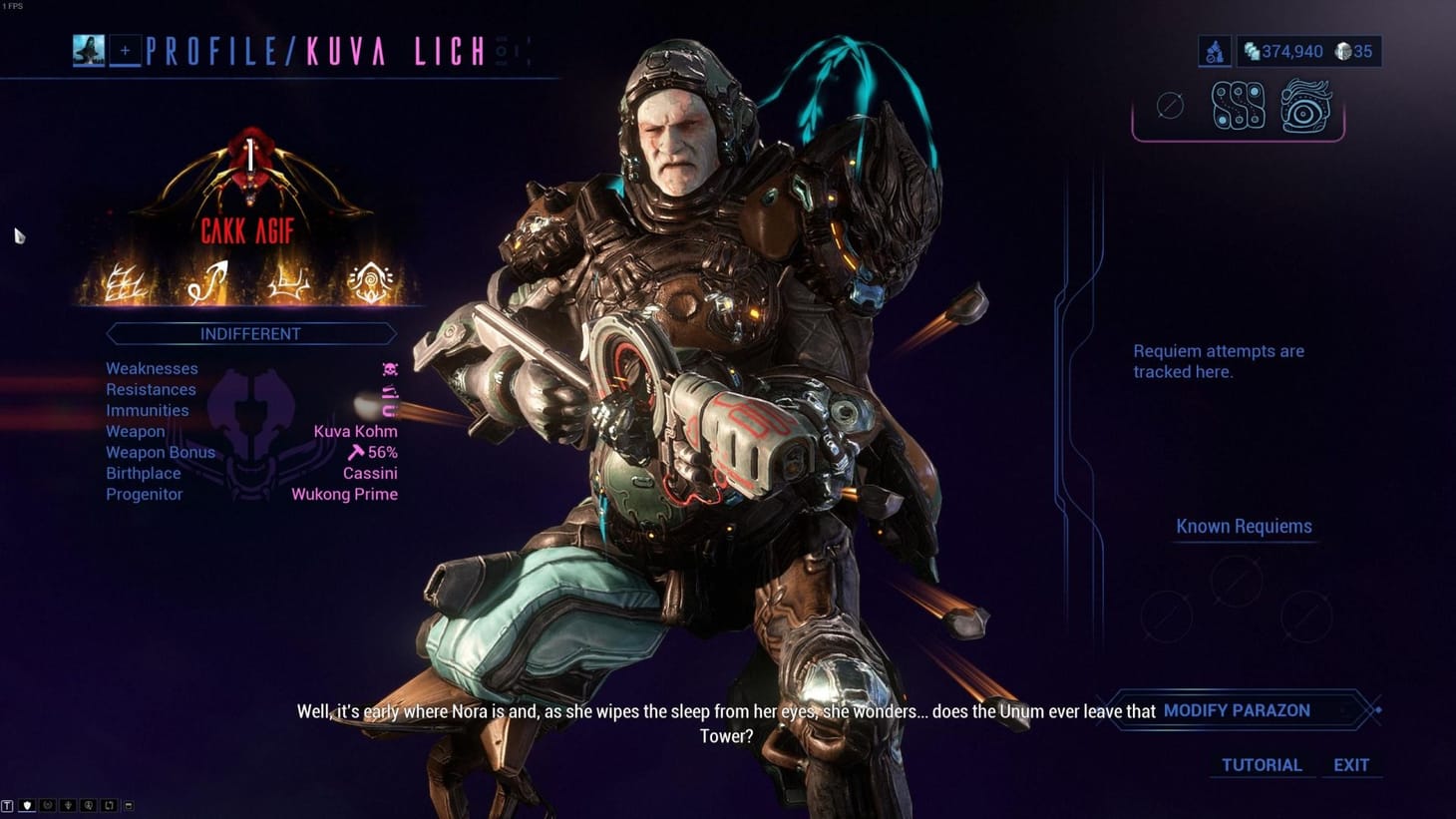Image resolution: width=1456 pixels, height=819 pixels.
Task: Expand the Resistances section
Action: point(151,389)
